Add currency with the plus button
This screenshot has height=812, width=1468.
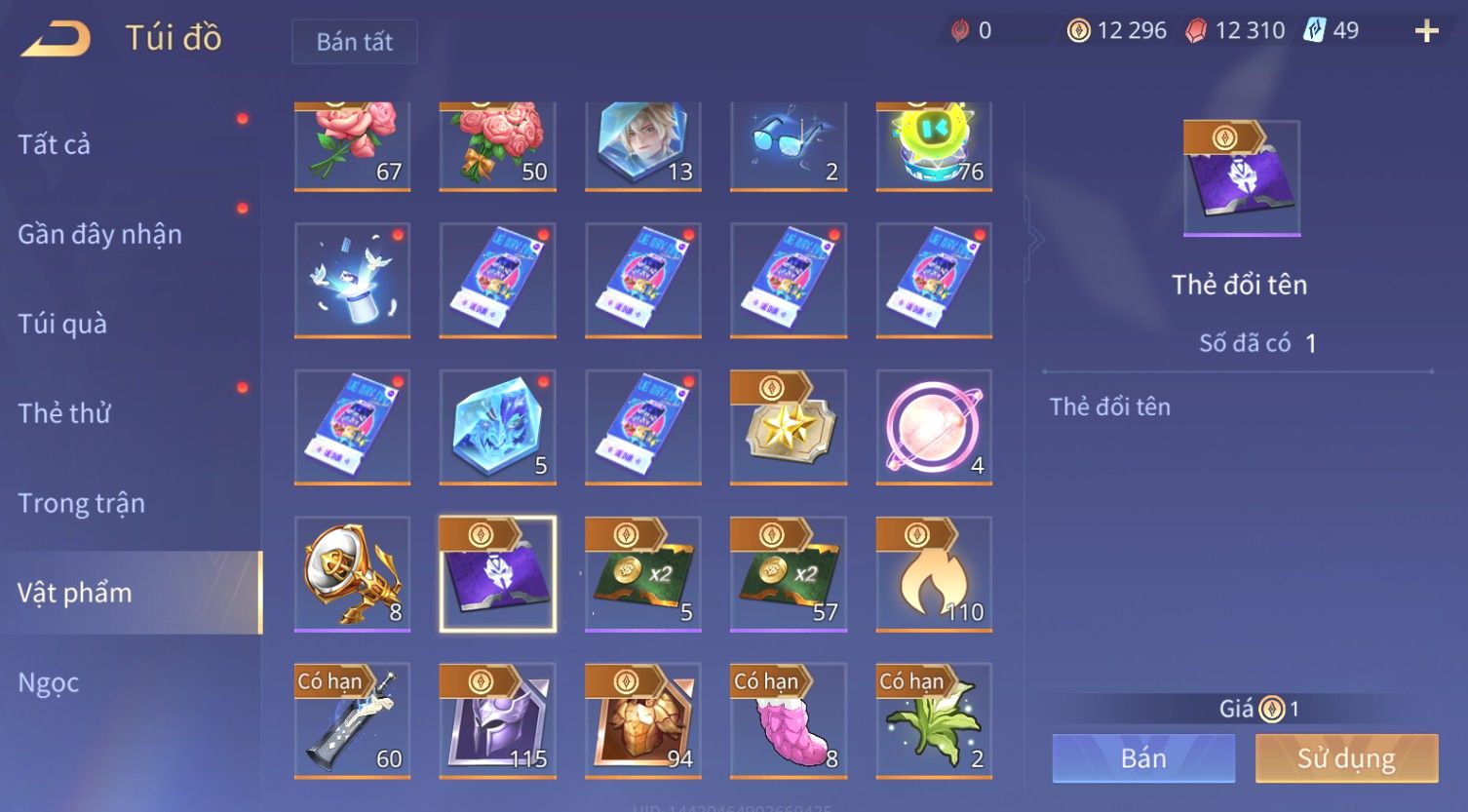[x=1426, y=32]
